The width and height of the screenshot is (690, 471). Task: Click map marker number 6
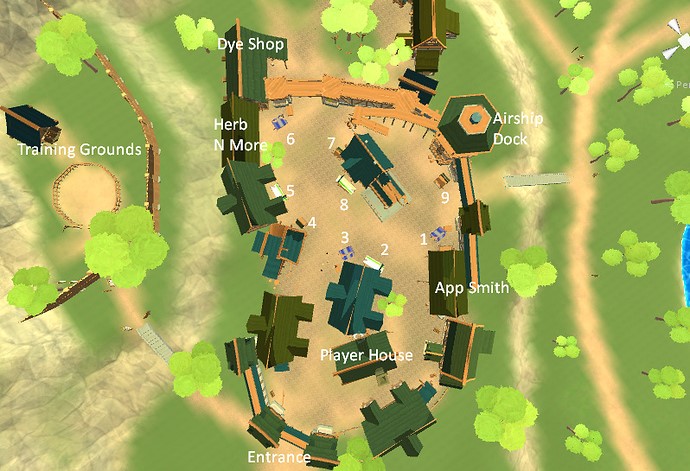tap(290, 139)
